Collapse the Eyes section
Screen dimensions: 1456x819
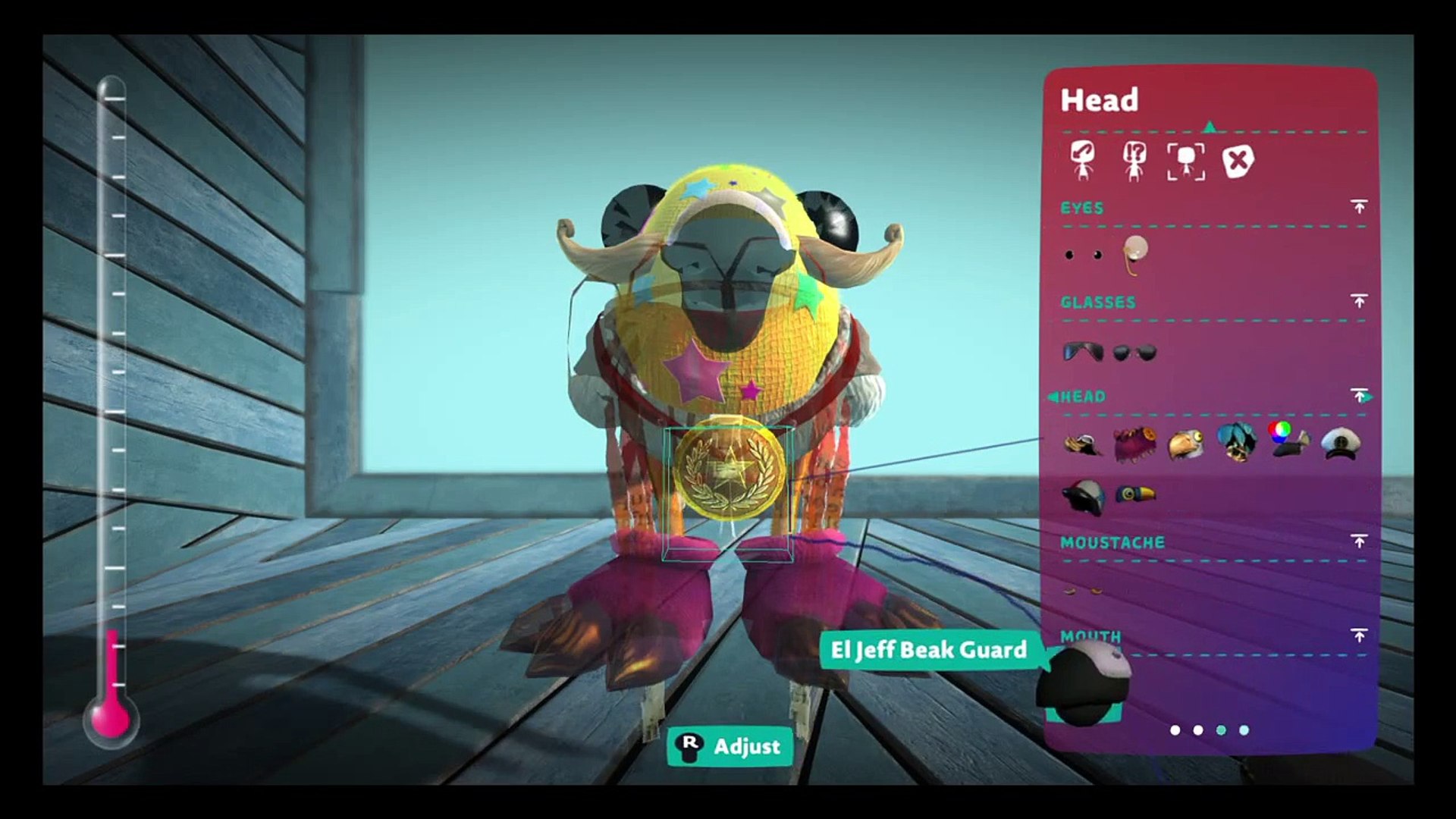(1359, 207)
